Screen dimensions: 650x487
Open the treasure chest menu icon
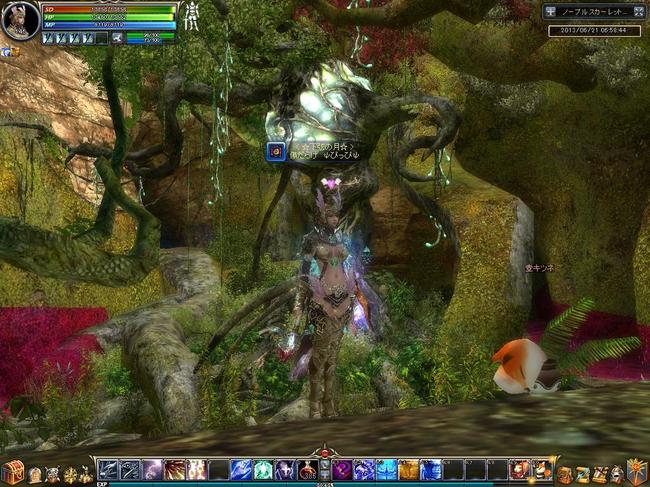coord(12,472)
